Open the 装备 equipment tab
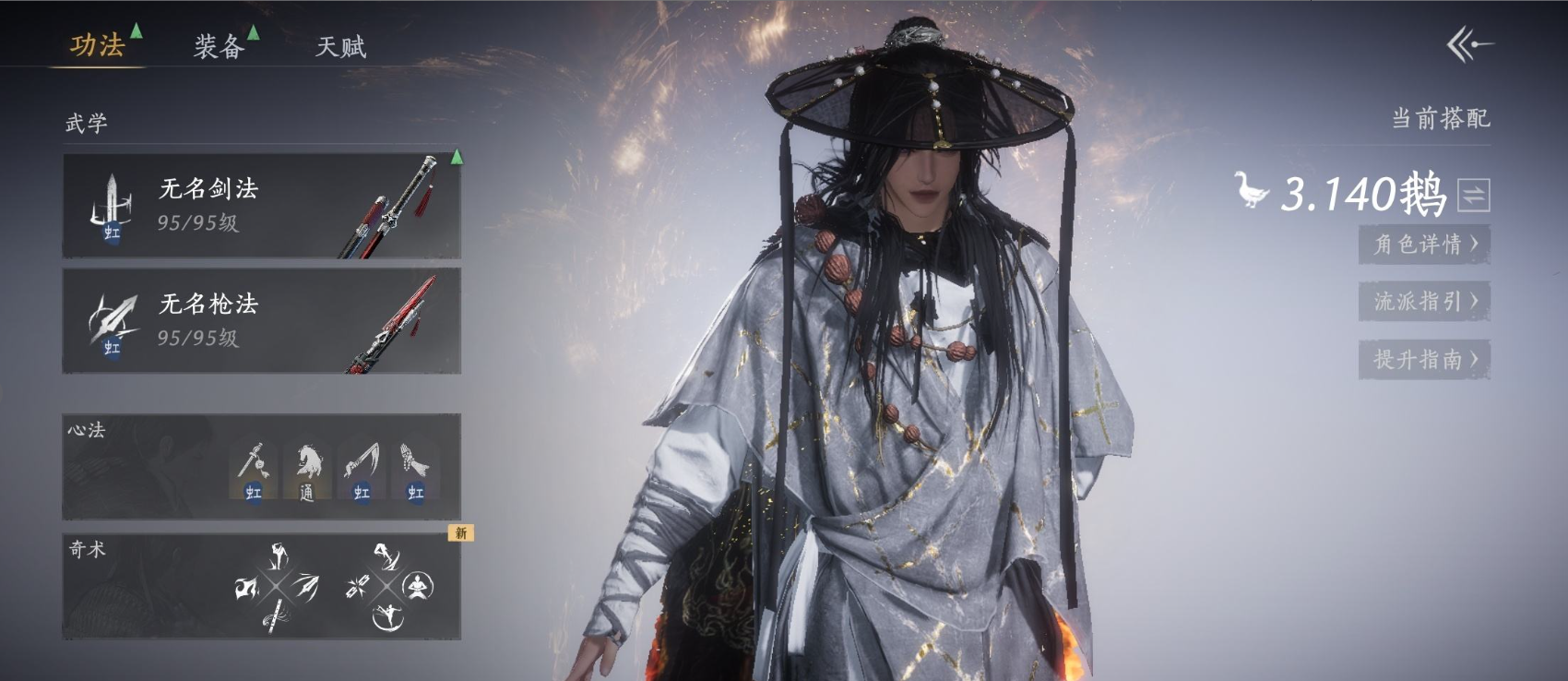 [x=219, y=46]
